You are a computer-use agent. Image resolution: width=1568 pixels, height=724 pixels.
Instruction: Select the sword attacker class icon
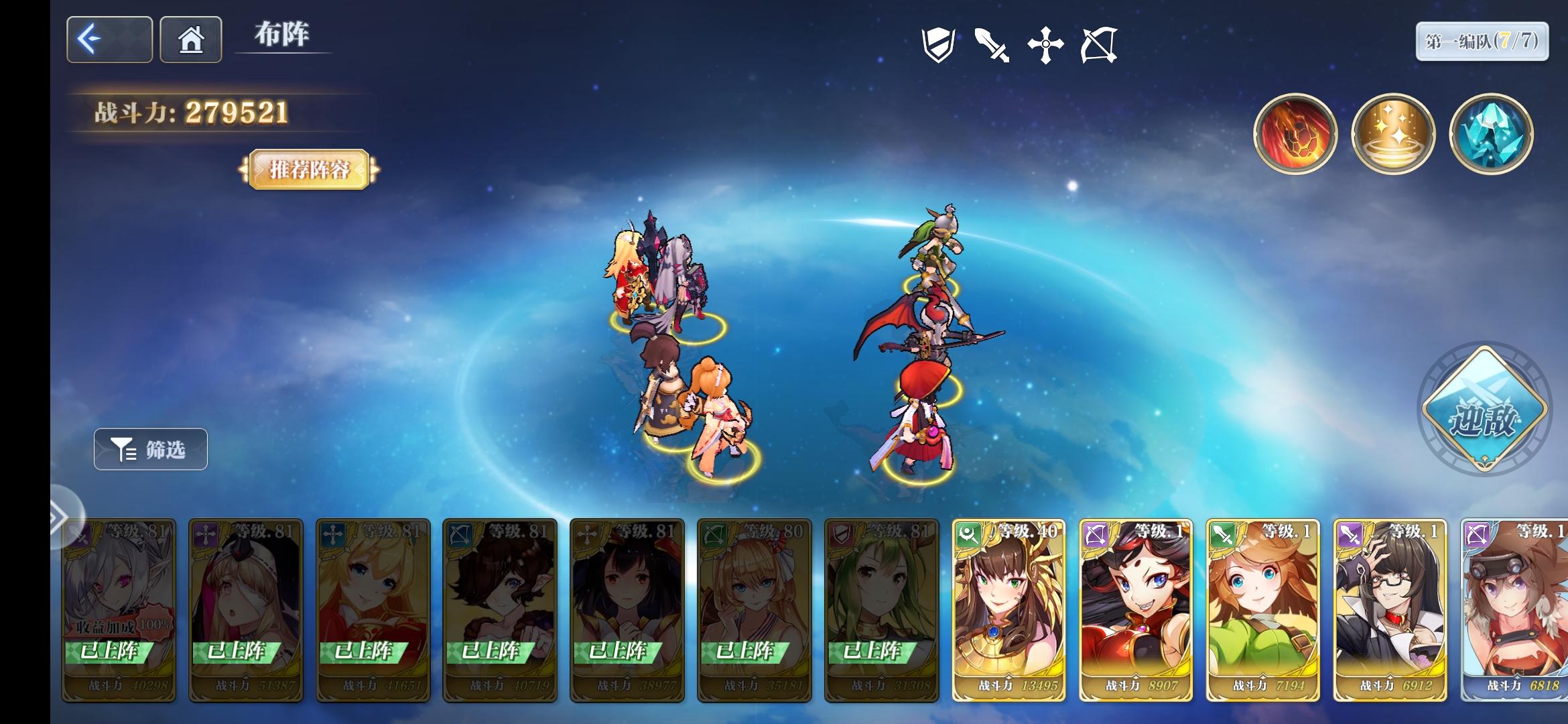pyautogui.click(x=993, y=44)
